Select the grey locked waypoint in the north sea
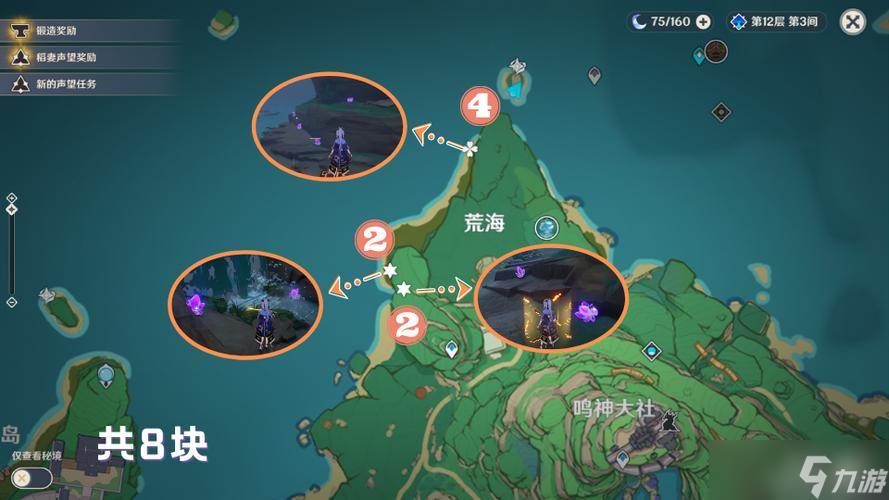The image size is (889, 500). click(594, 75)
